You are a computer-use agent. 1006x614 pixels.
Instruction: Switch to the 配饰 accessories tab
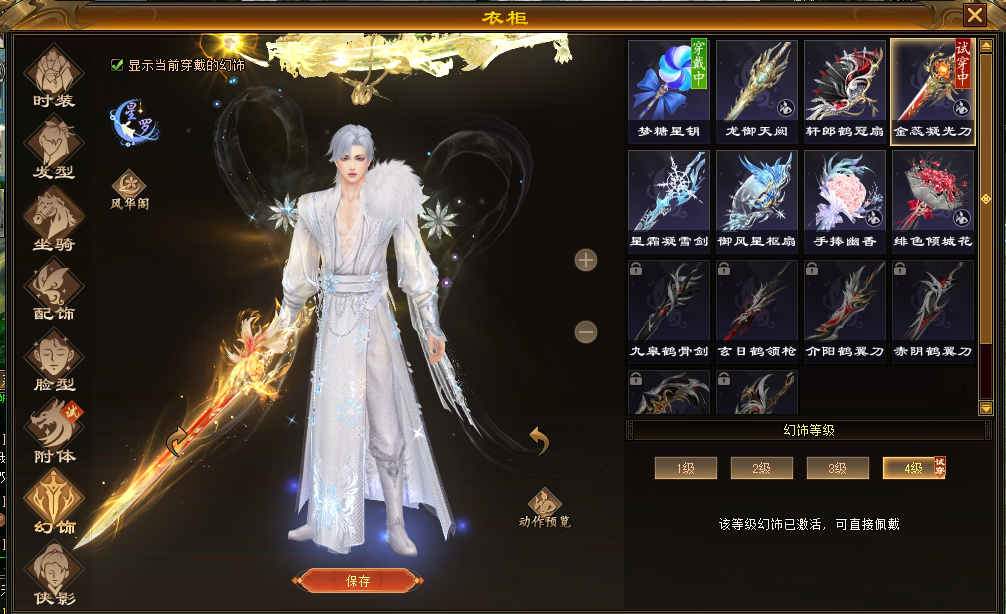pos(54,288)
